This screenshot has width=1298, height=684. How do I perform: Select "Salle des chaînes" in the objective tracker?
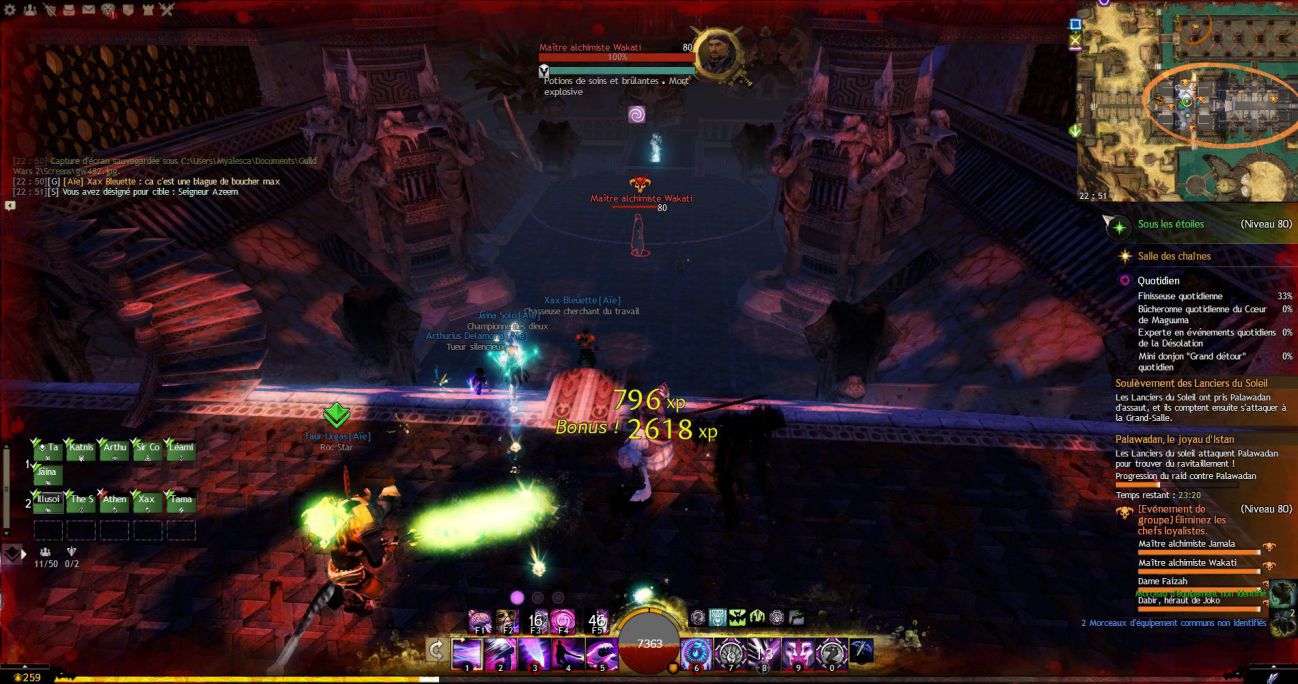[1174, 256]
